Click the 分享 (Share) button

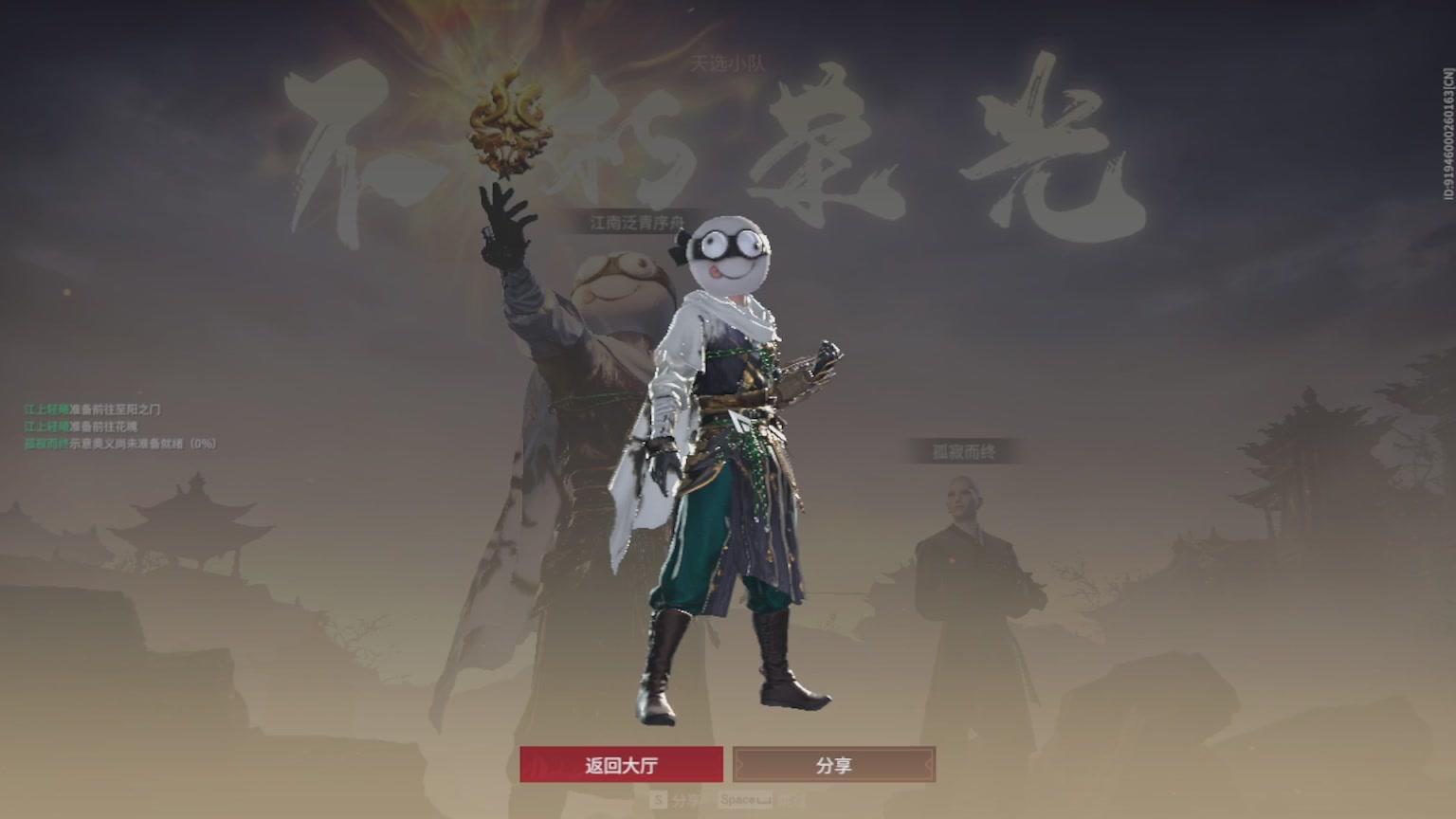pos(834,763)
